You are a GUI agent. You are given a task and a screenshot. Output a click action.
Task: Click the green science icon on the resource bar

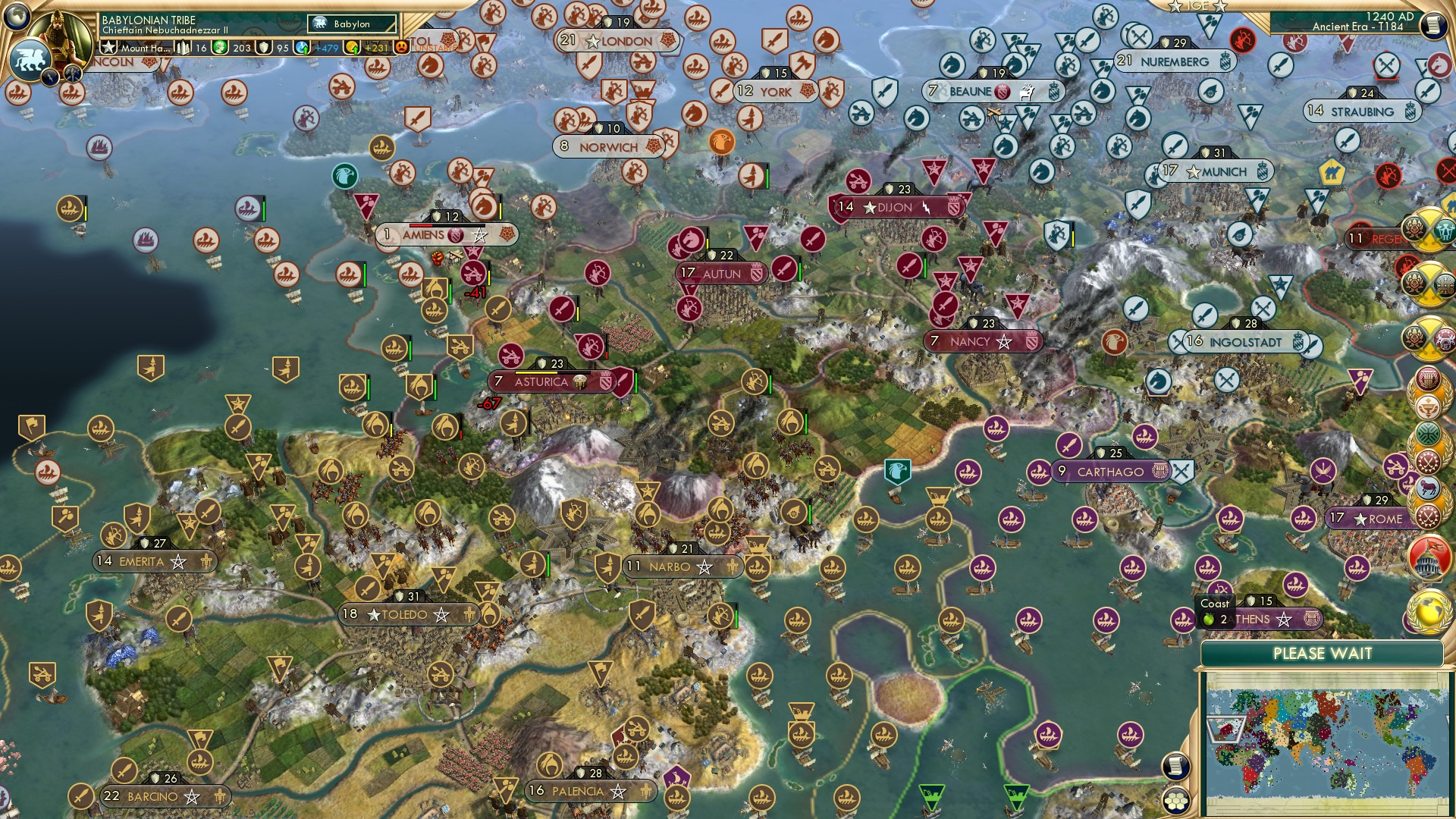(x=219, y=46)
